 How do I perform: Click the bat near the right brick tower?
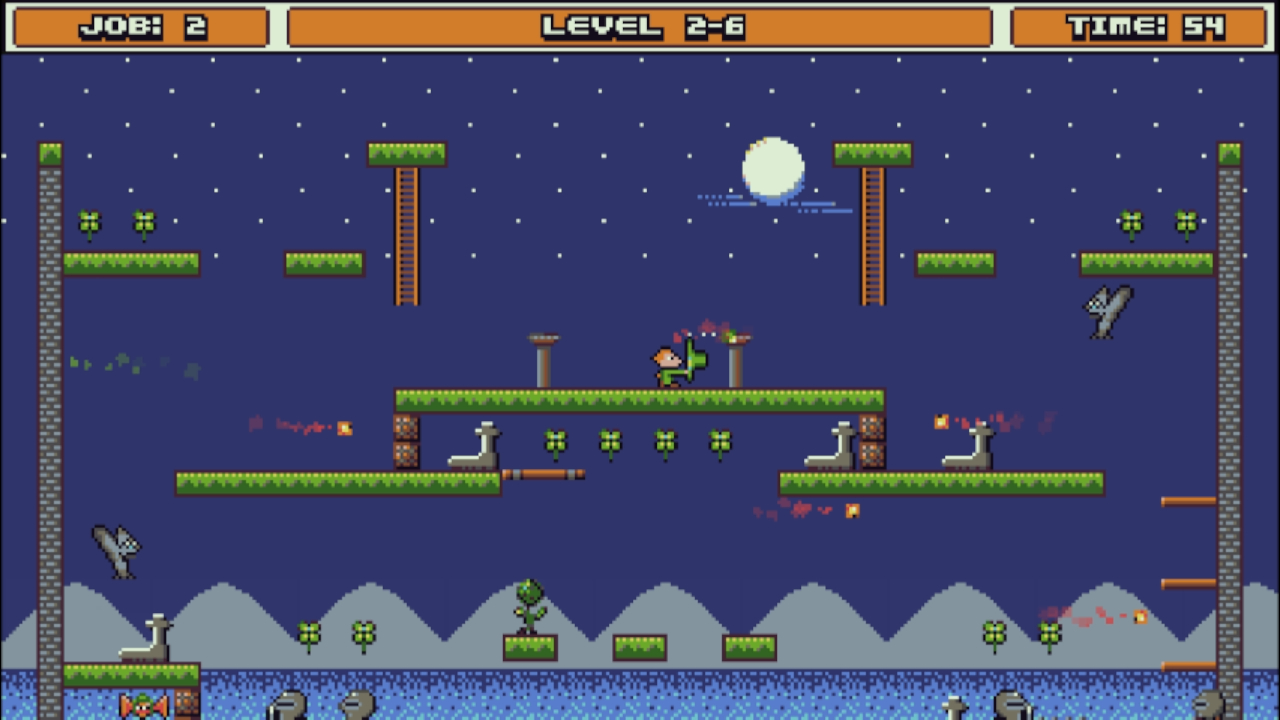[x=1105, y=310]
